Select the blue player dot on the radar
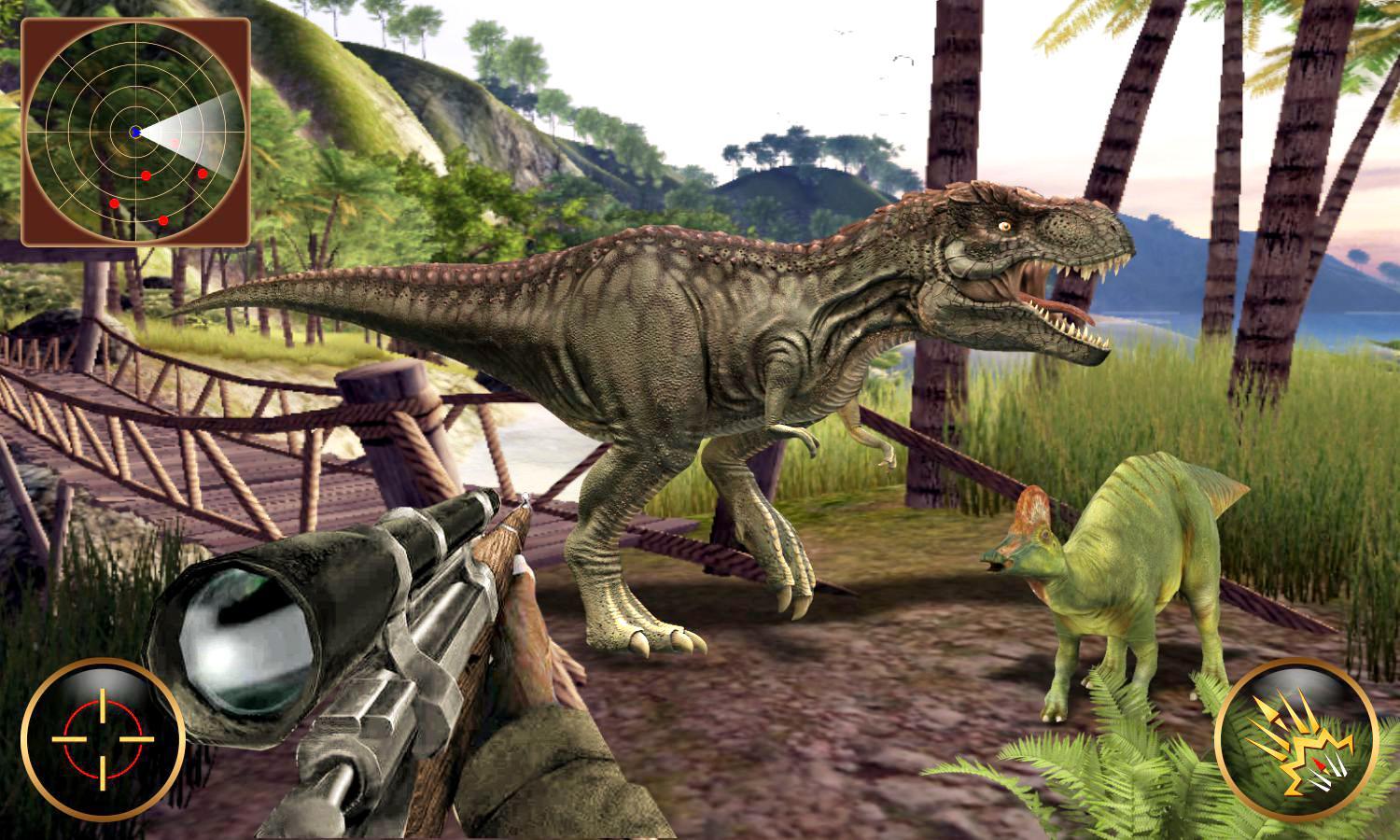 (x=135, y=131)
